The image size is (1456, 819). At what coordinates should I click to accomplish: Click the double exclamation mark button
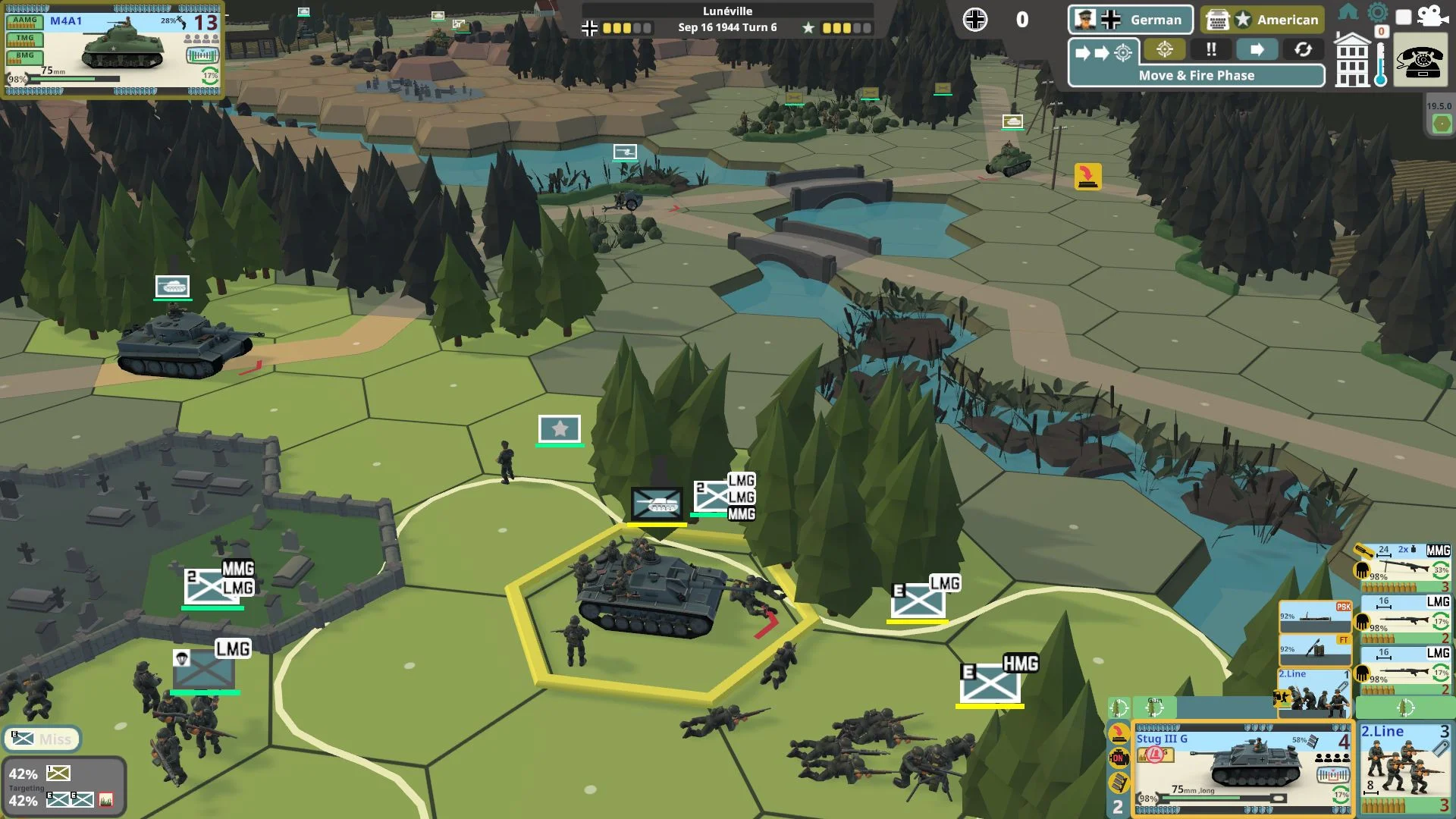click(1211, 50)
